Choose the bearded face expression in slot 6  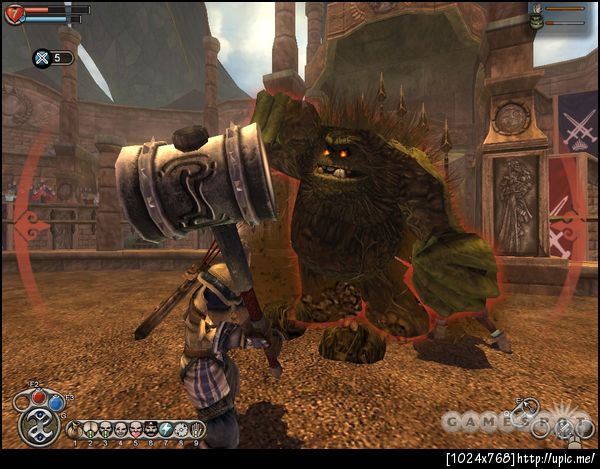click(x=150, y=429)
